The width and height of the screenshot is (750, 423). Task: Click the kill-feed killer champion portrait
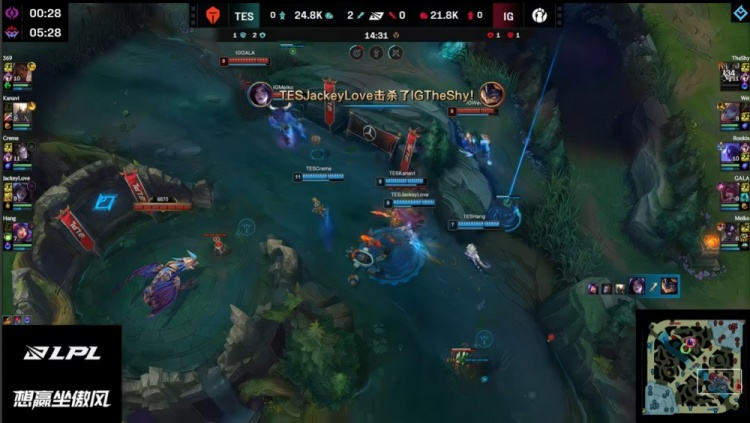(x=637, y=287)
